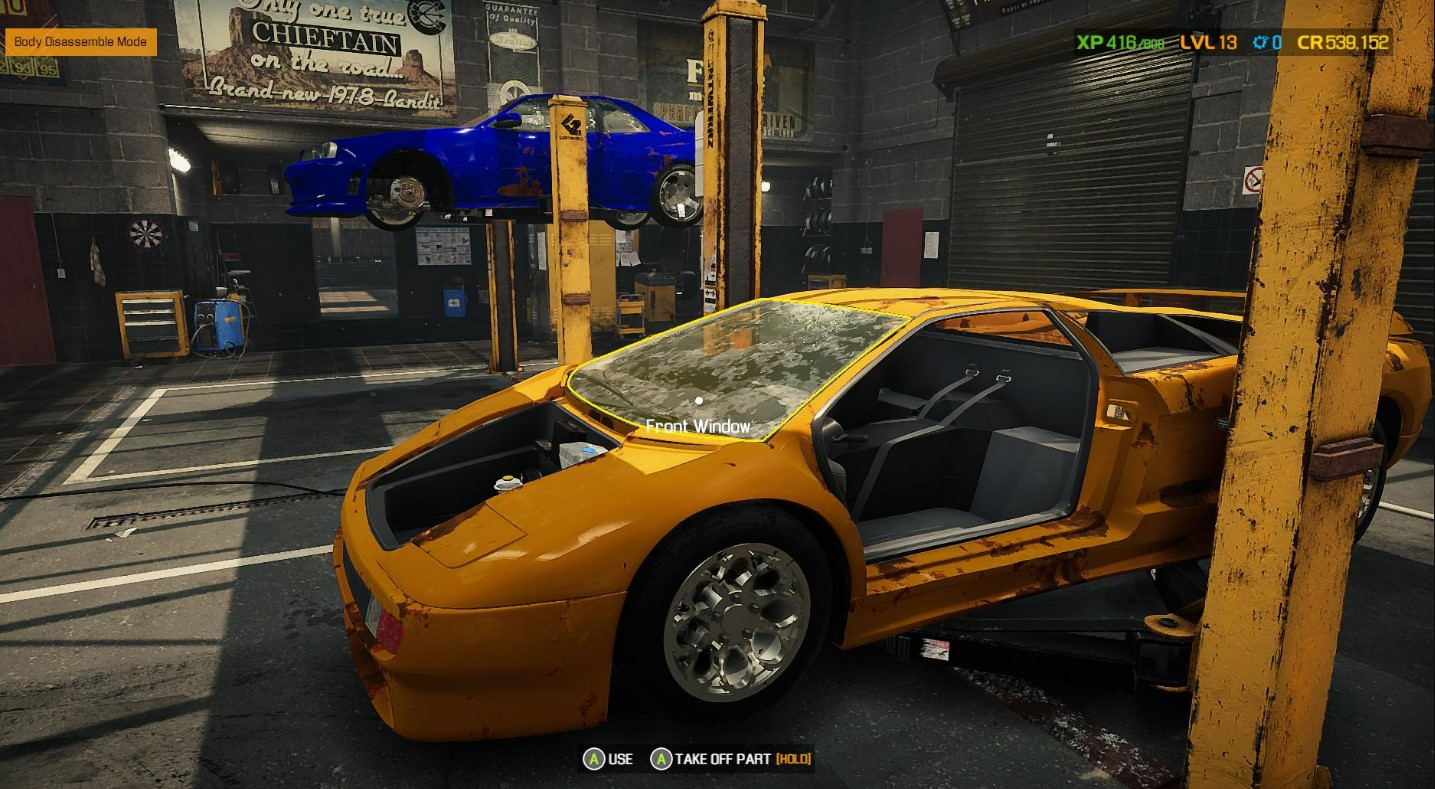Viewport: 1435px width, 789px height.
Task: Click the Body Disassemble Mode badge
Action: click(81, 42)
